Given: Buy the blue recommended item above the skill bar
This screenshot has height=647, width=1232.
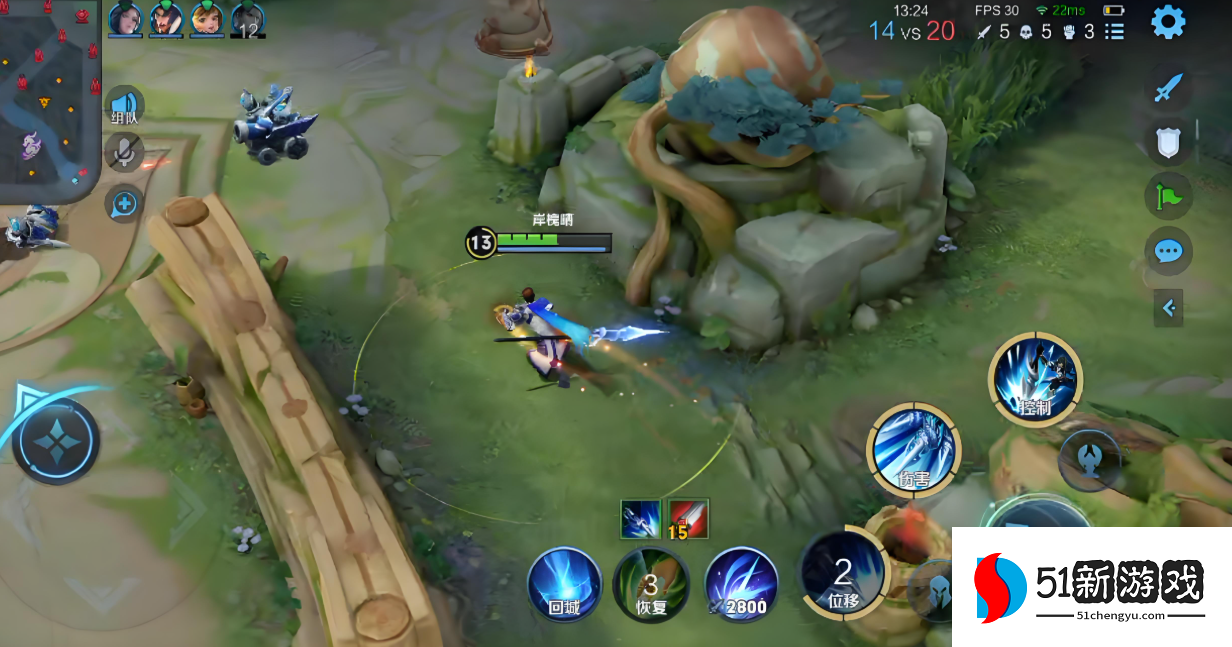Looking at the screenshot, I should tap(640, 519).
